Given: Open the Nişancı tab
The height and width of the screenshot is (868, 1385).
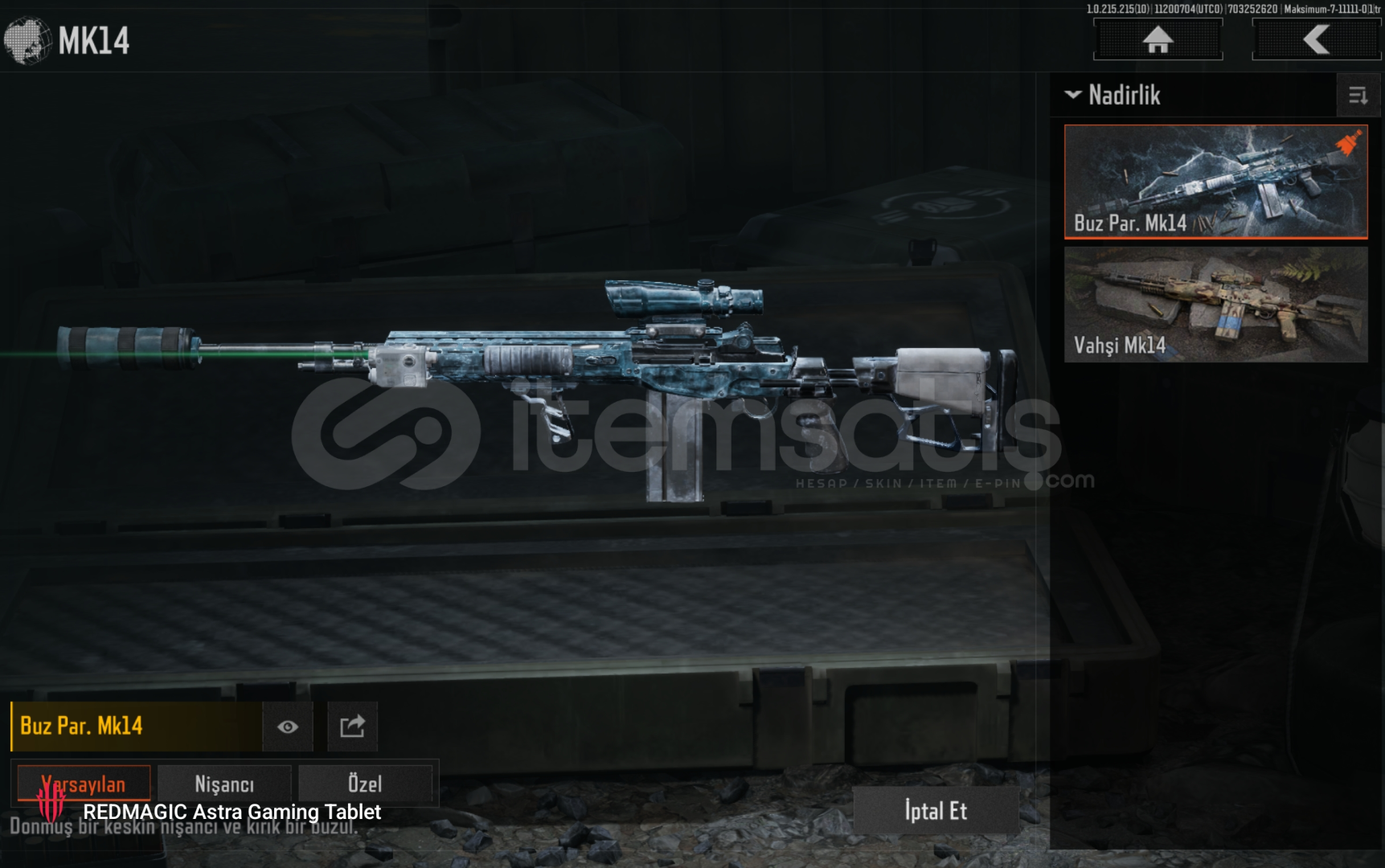Looking at the screenshot, I should 224,784.
